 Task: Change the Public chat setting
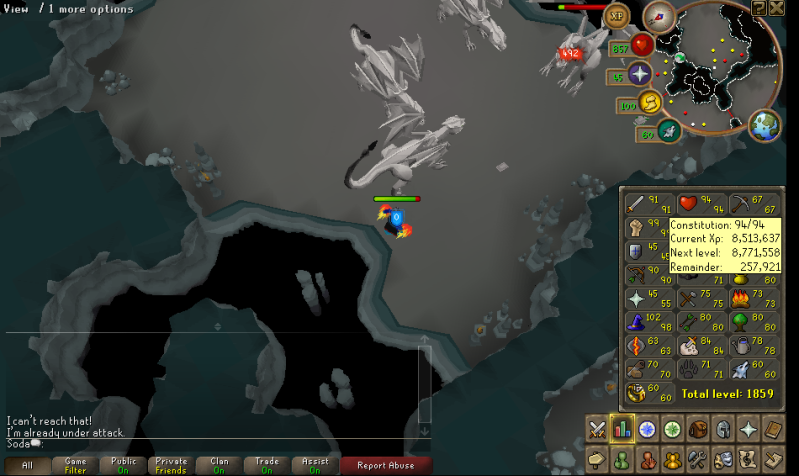click(125, 465)
